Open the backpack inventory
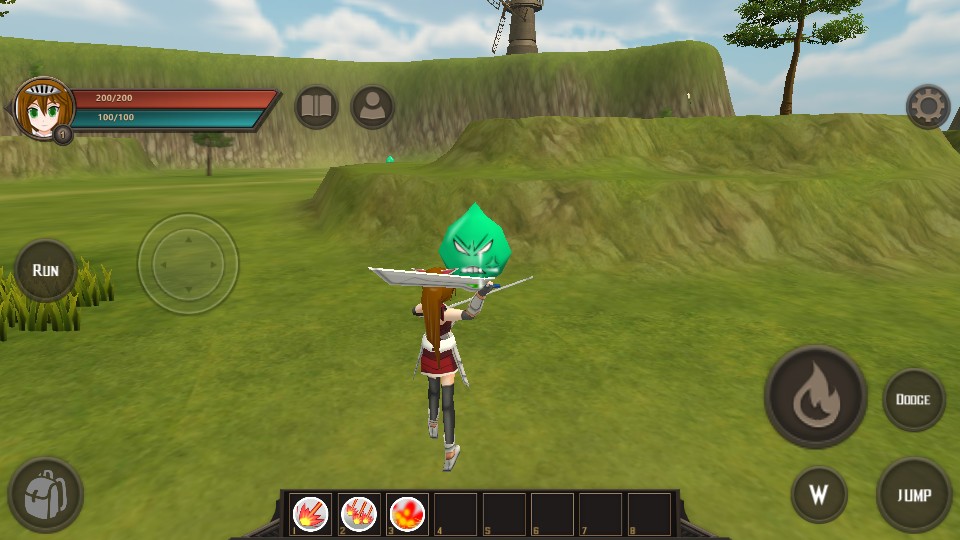The image size is (960, 540). point(45,494)
